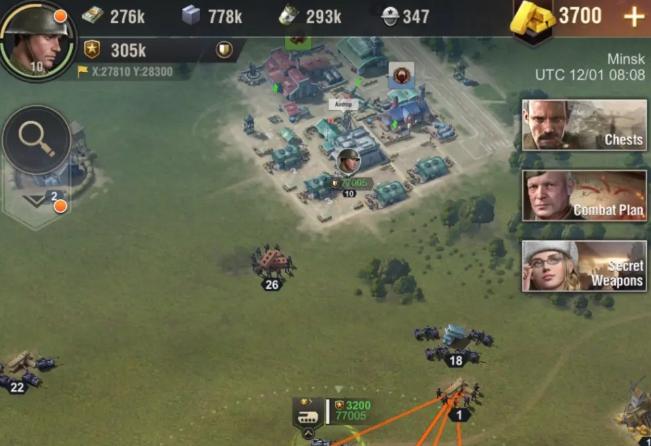The height and width of the screenshot is (446, 651).
Task: Select the tank troop card at bottom
Action: [x=308, y=412]
